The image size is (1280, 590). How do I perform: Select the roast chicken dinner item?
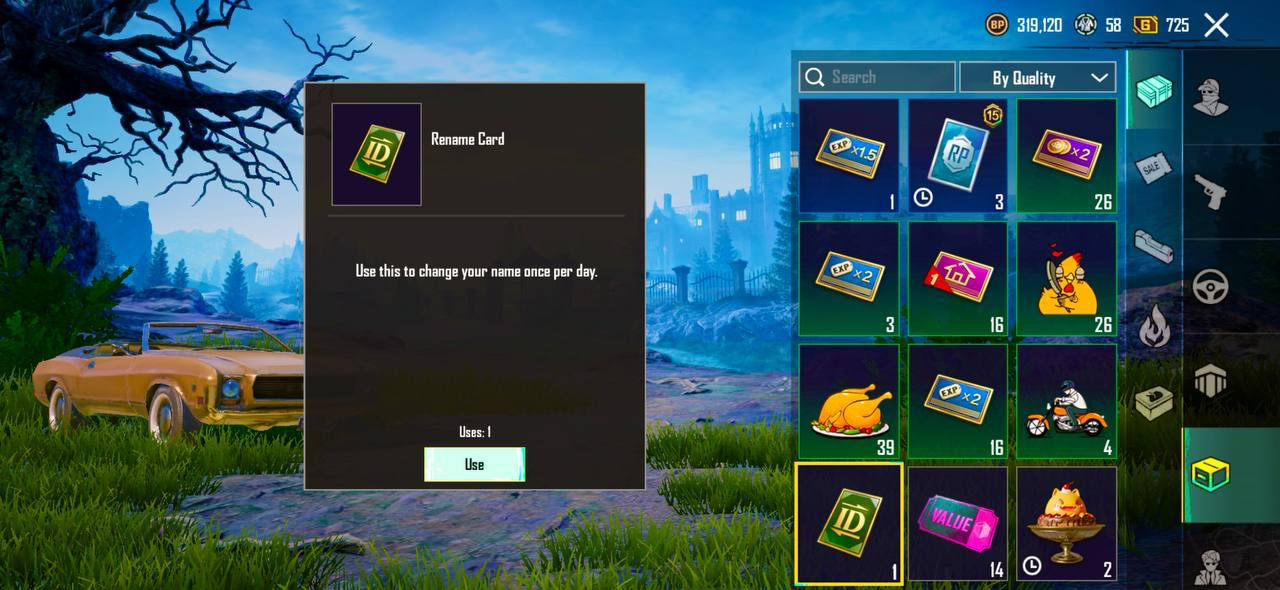[849, 402]
